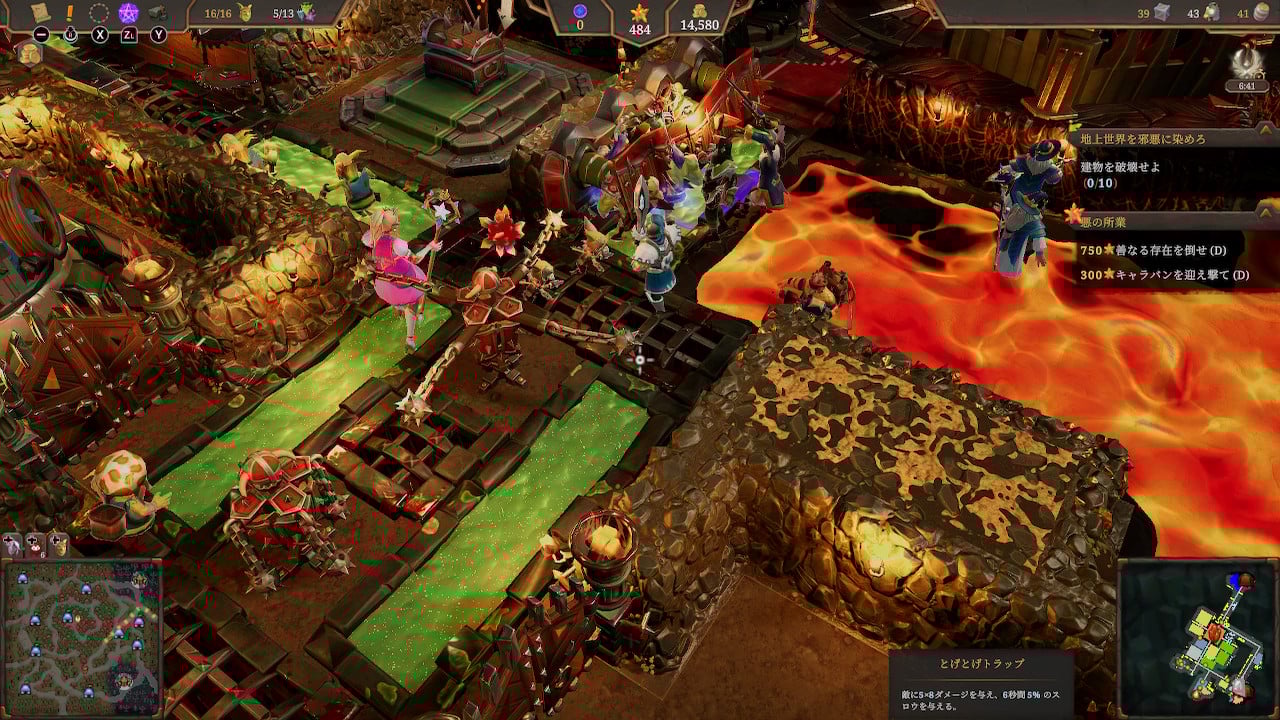
Task: Collapse the 悪の所業 task list
Action: click(x=1267, y=212)
